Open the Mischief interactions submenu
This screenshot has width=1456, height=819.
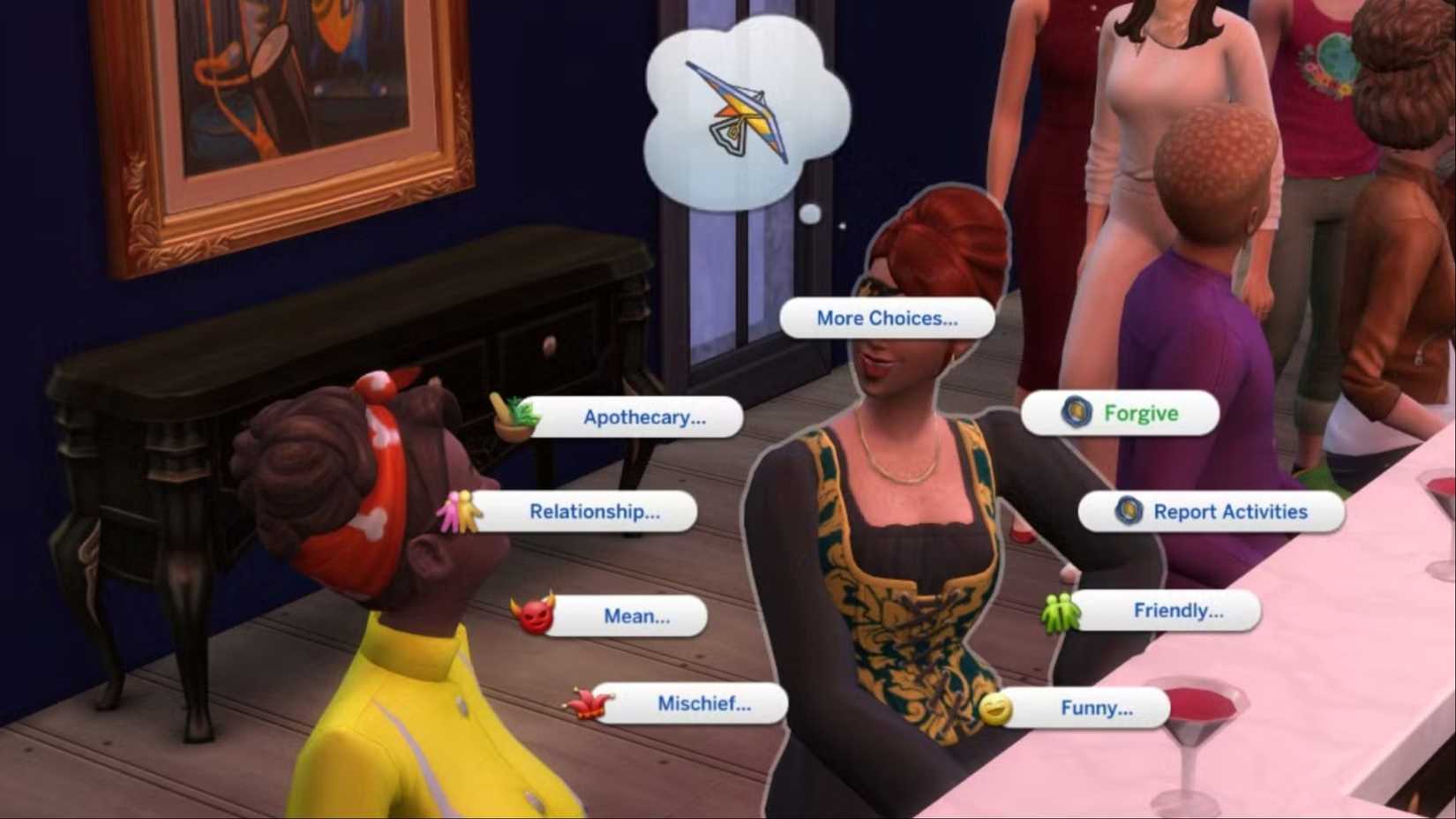tap(703, 703)
